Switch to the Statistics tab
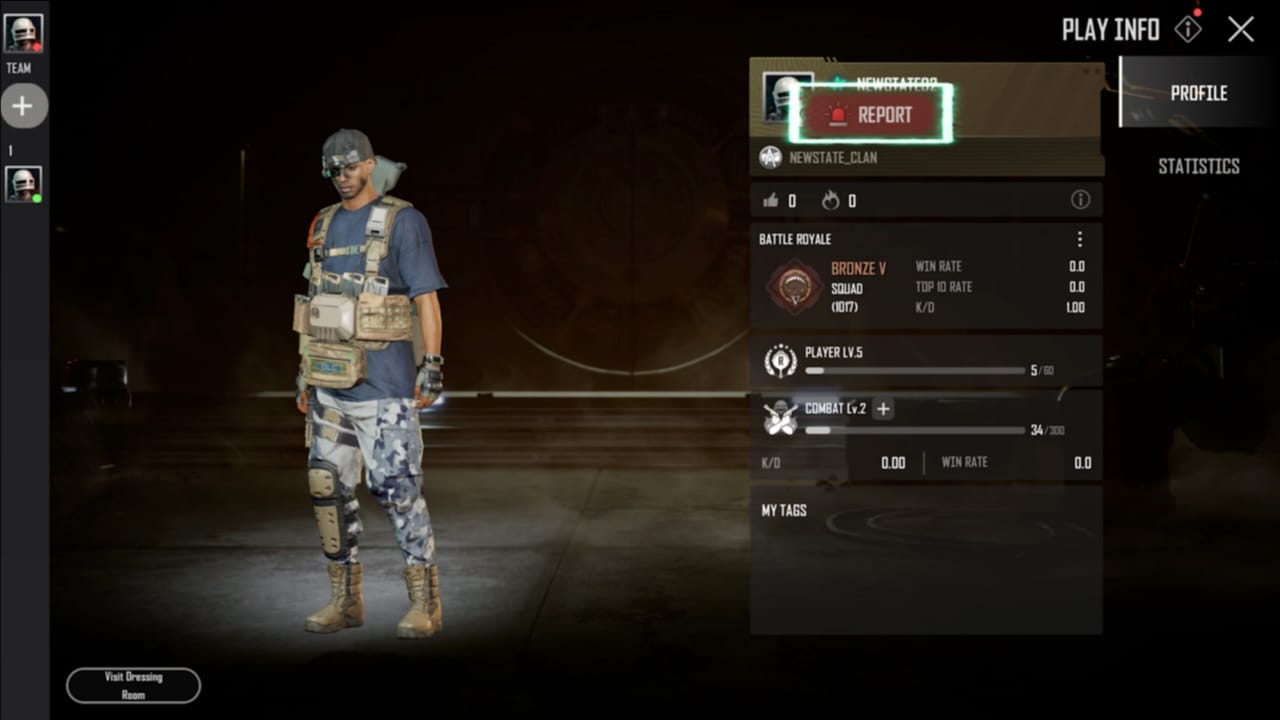1280x720 pixels. point(1198,166)
